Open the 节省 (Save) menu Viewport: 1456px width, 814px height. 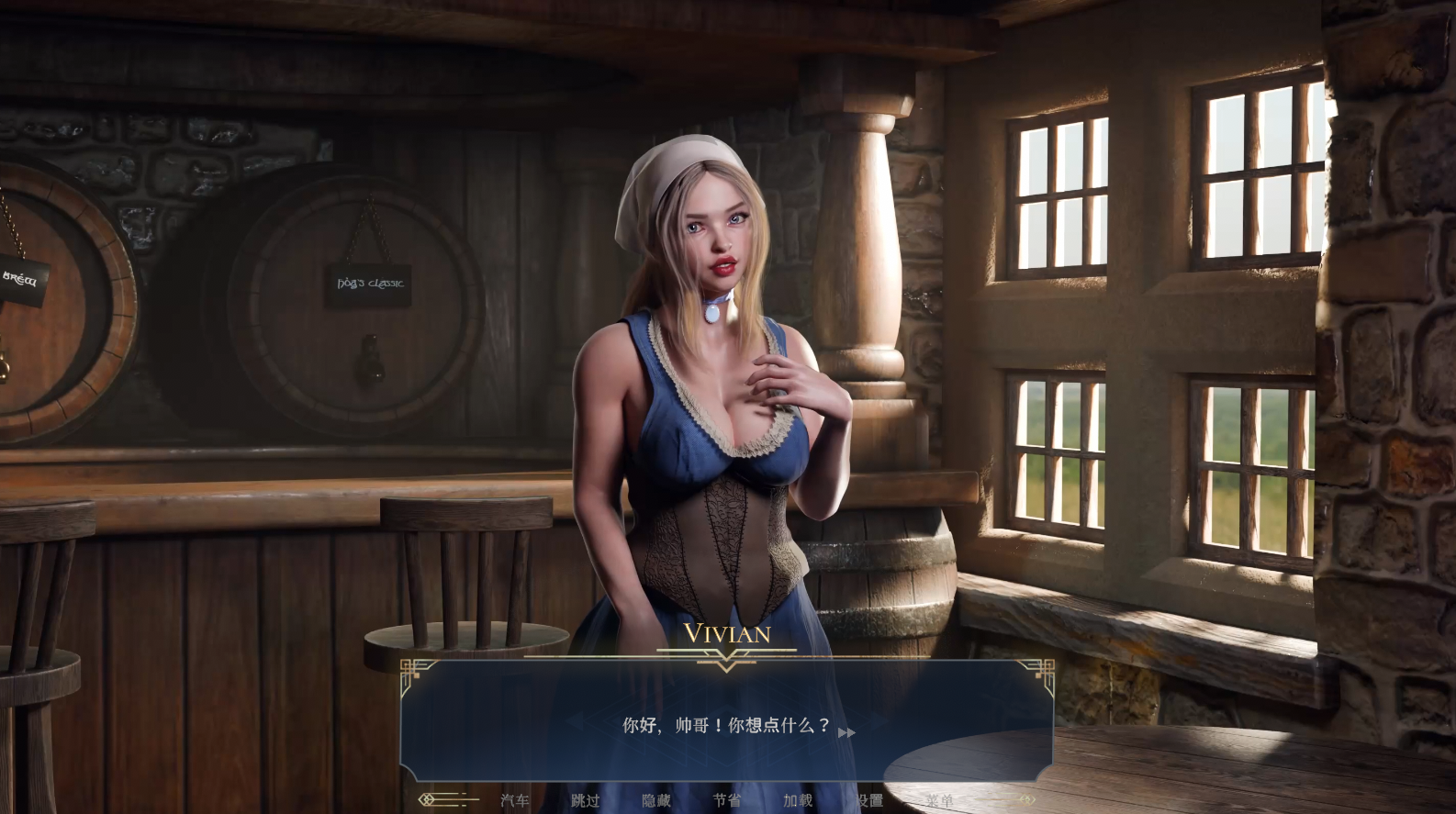click(x=727, y=800)
